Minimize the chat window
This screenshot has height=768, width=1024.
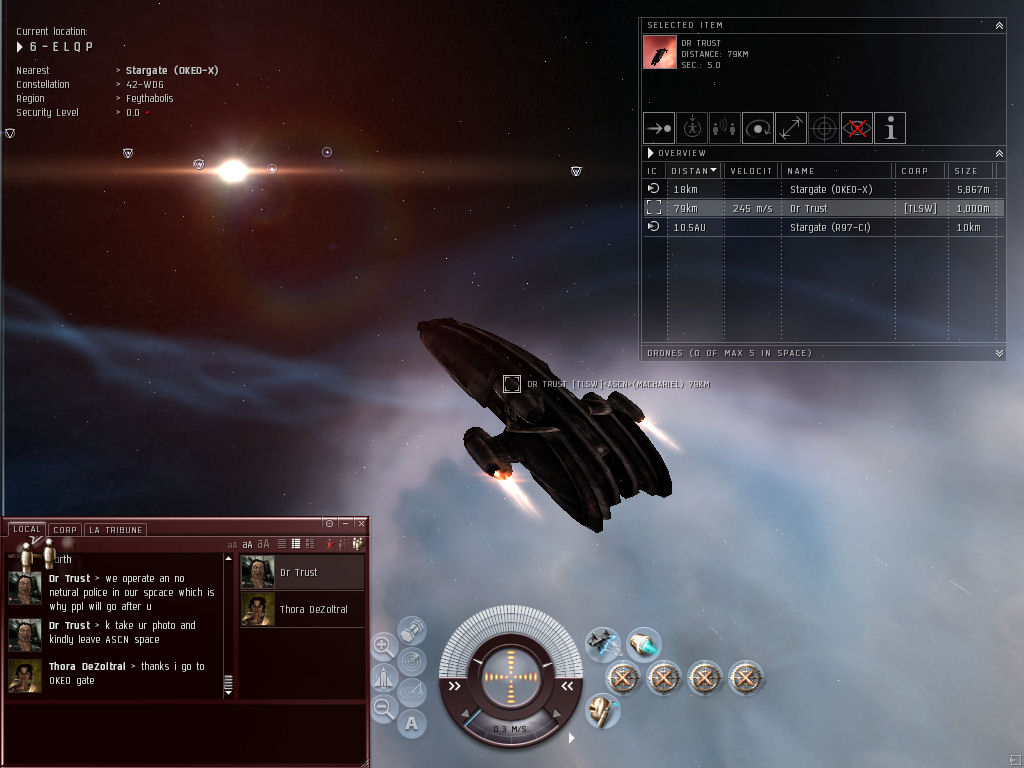coord(345,523)
